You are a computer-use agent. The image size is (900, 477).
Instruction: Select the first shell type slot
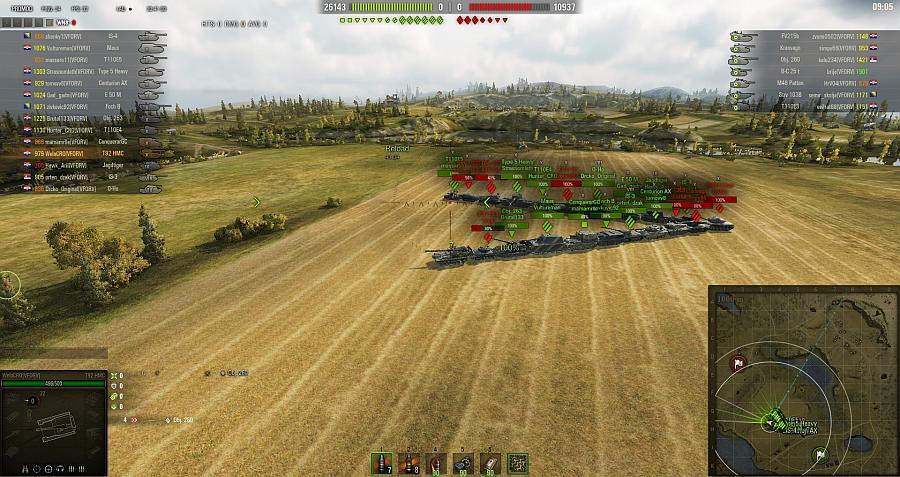pos(382,462)
